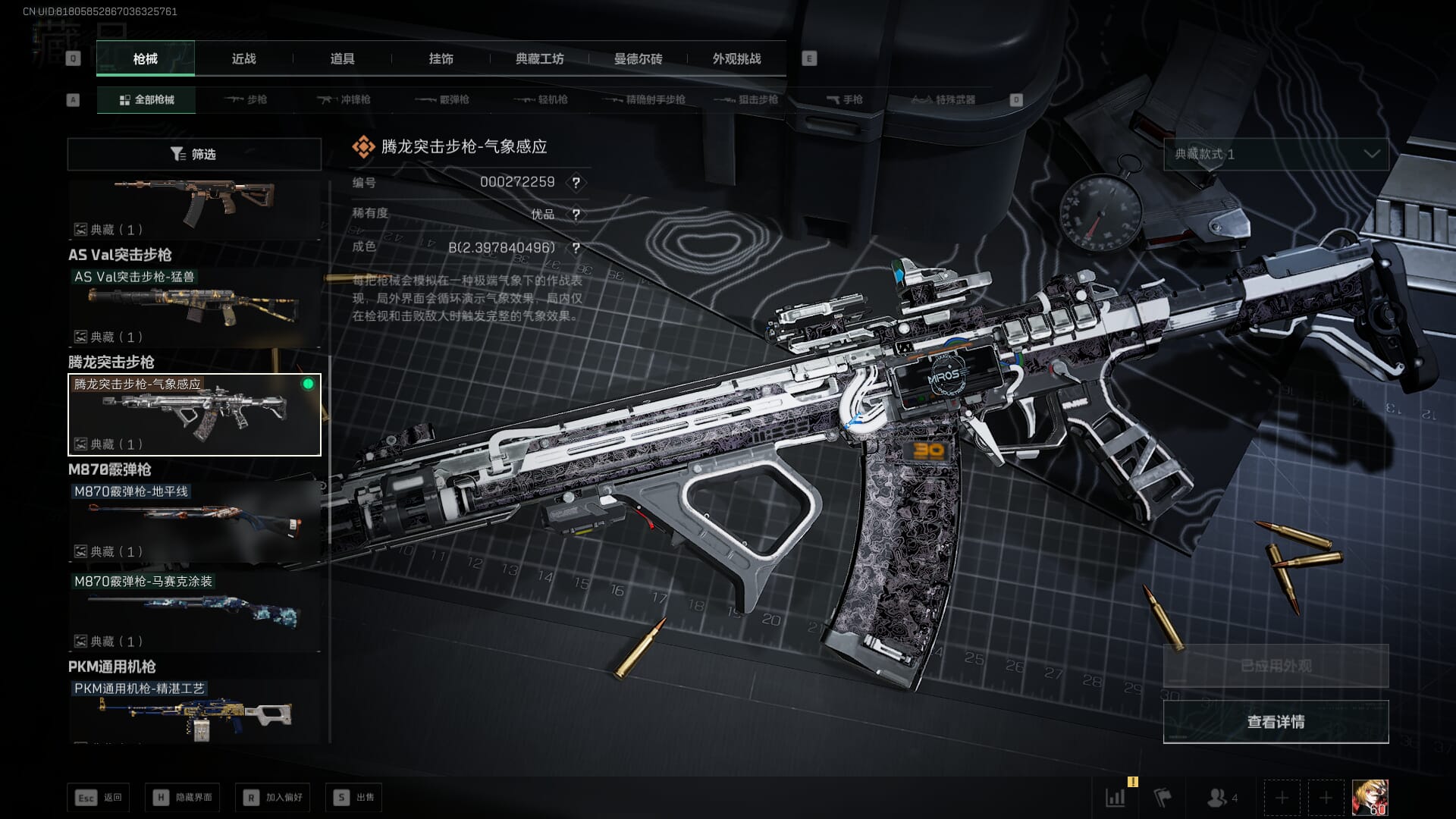Click the question mark beside 成色 wear value
Viewport: 1456px width, 819px height.
[576, 248]
